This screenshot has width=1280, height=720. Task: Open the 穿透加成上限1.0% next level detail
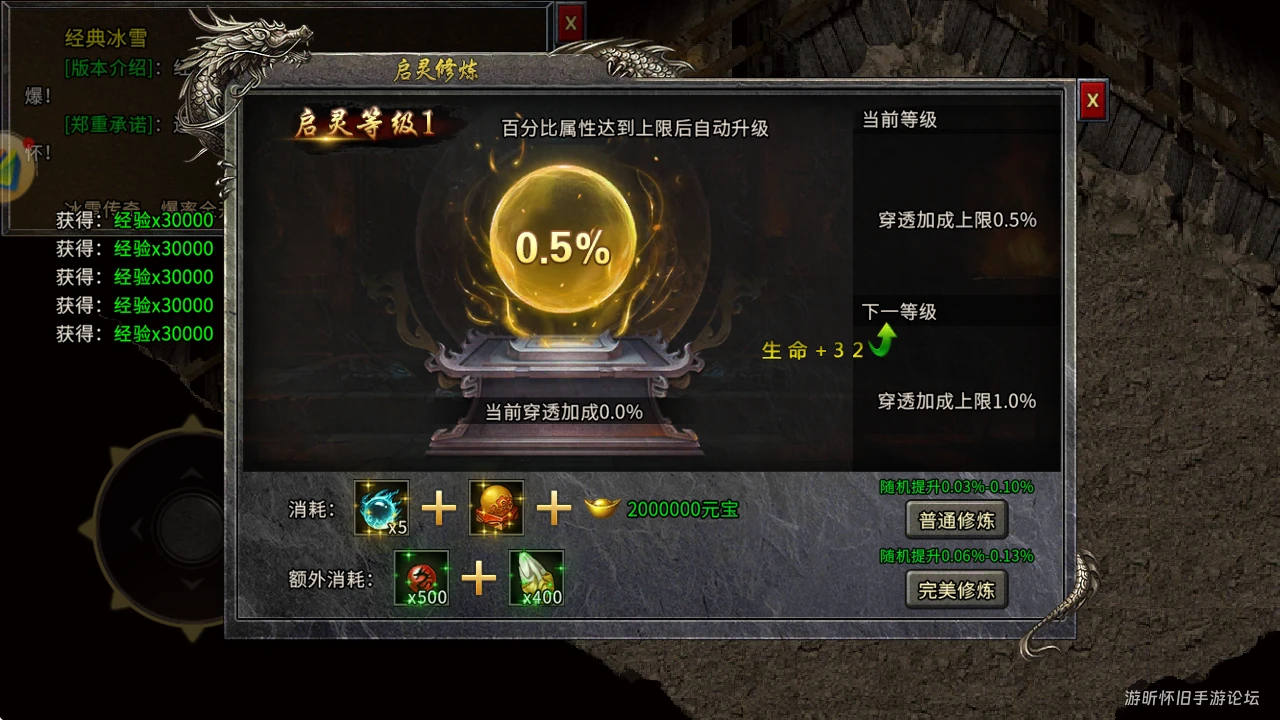coord(955,401)
